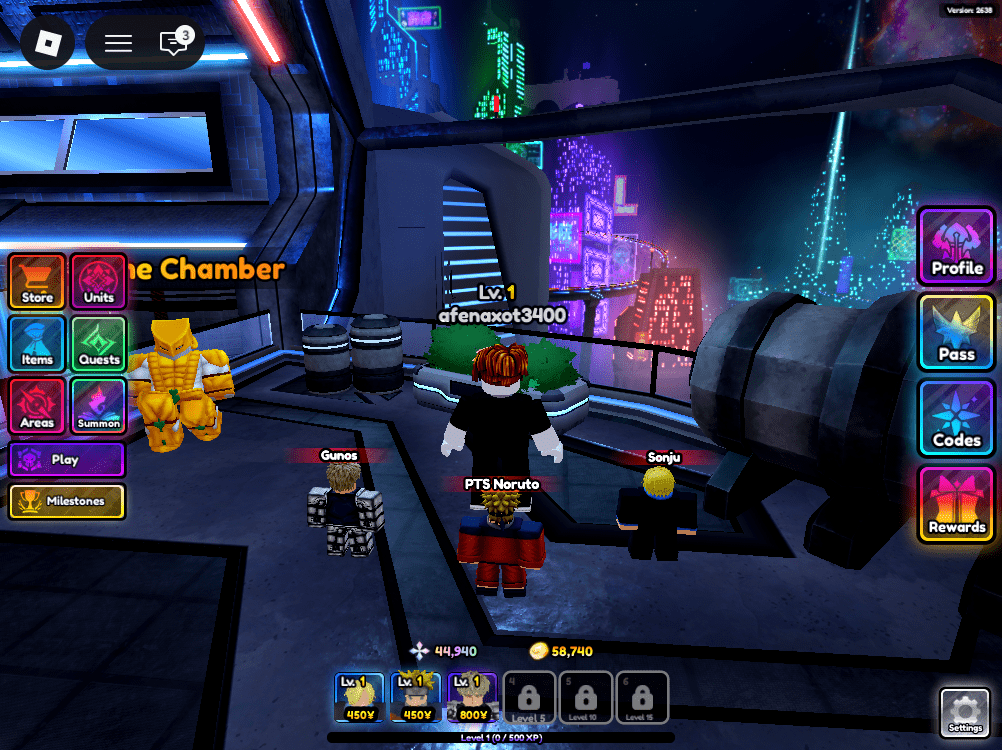Select the locked Level 15 unit slot

point(642,697)
